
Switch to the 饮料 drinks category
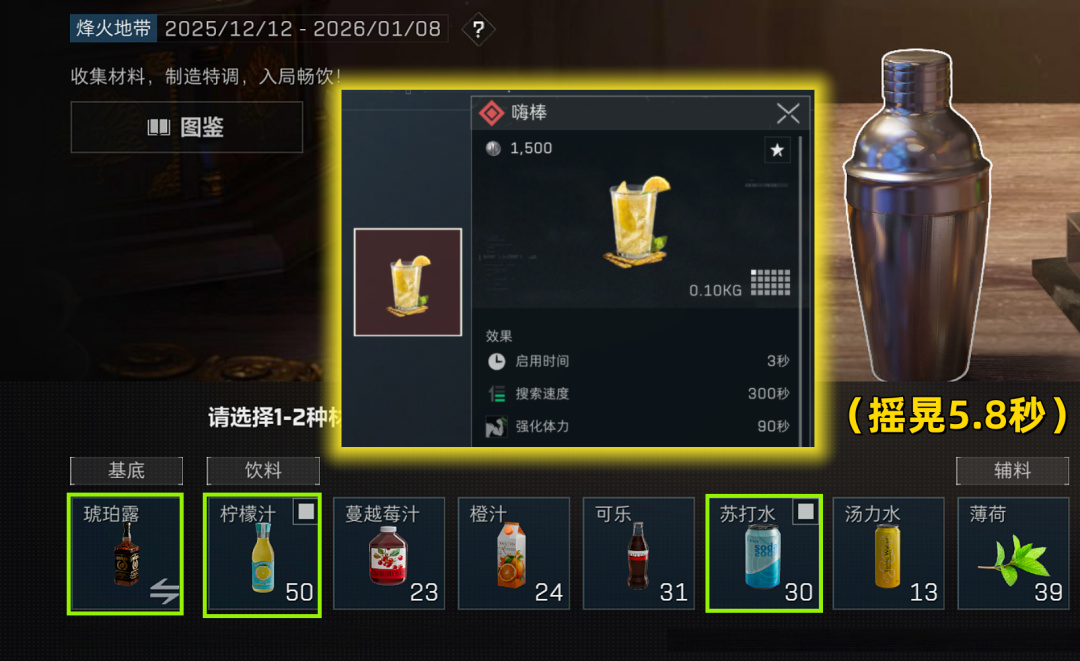(263, 470)
